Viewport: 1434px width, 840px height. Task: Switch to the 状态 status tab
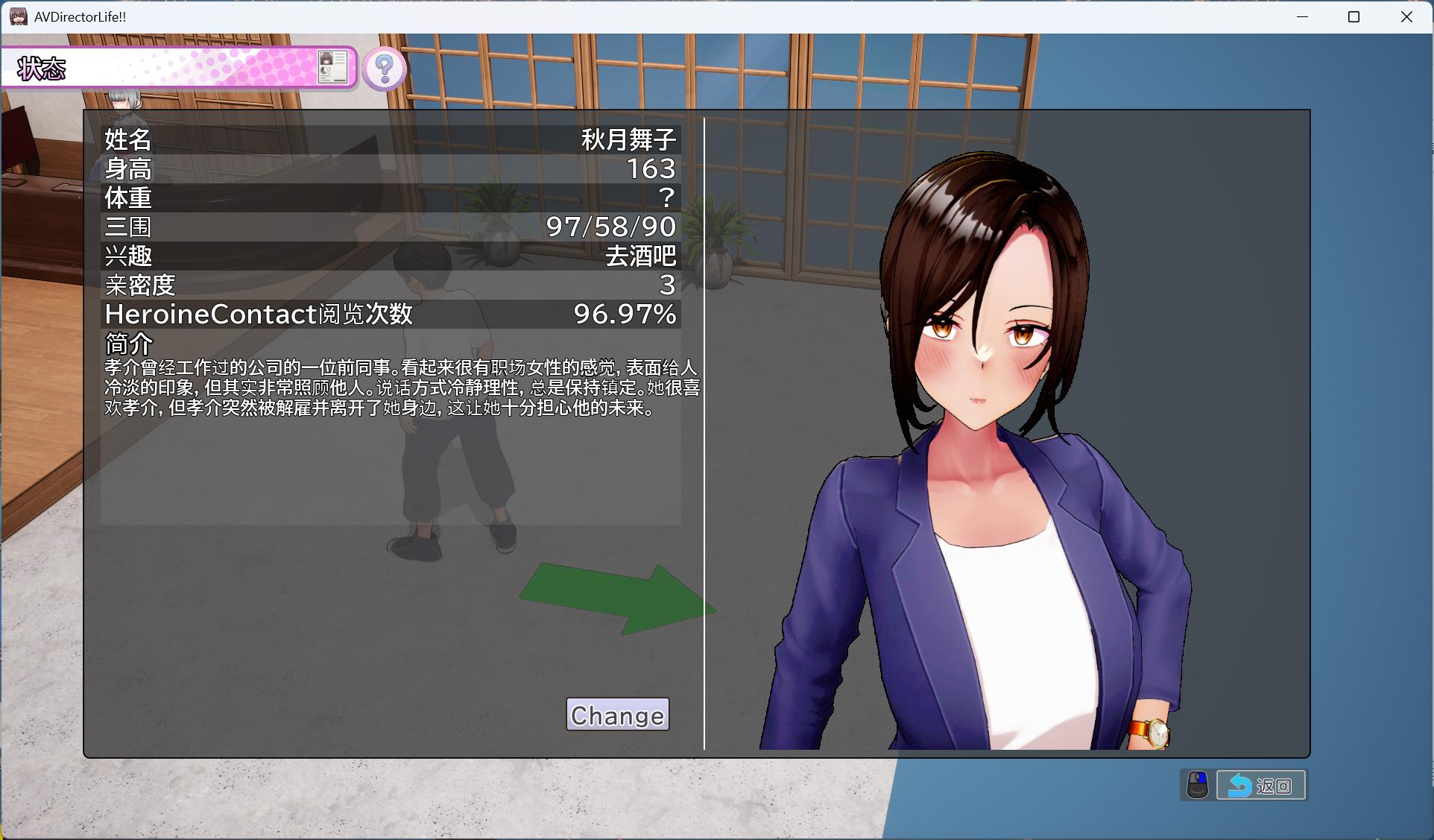42,67
